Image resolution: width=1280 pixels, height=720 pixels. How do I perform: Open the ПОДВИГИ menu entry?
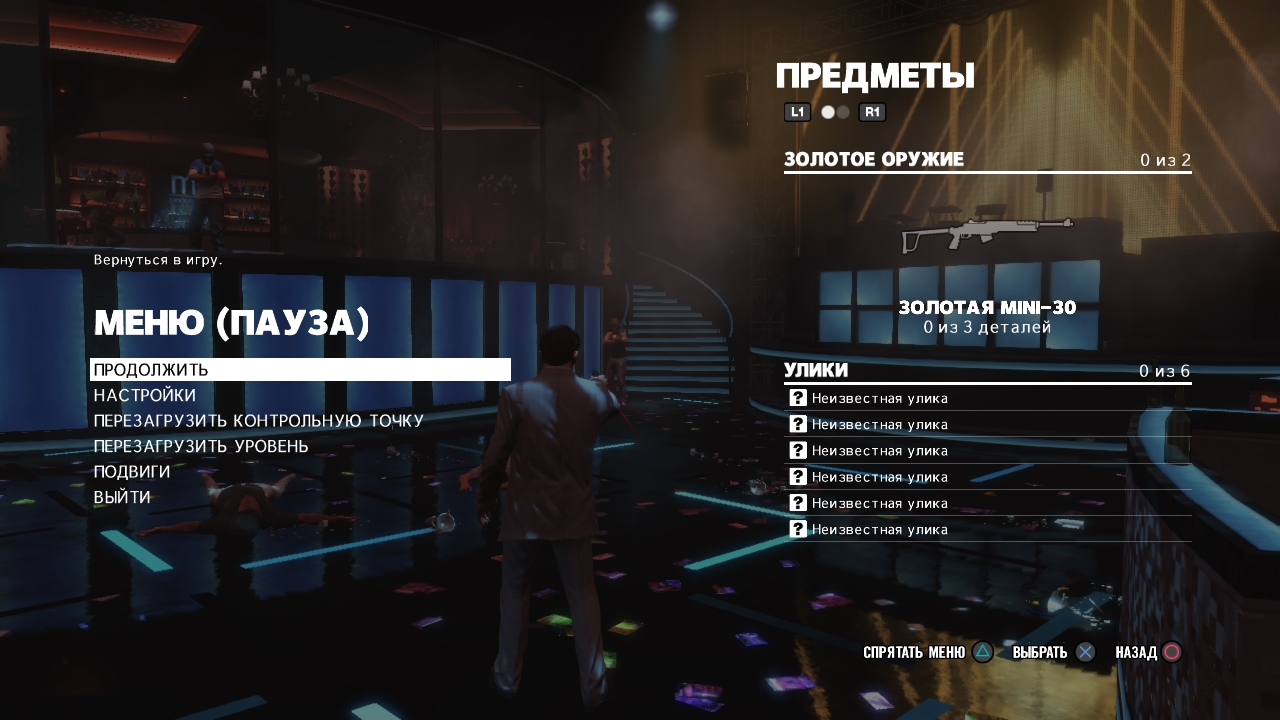(132, 471)
